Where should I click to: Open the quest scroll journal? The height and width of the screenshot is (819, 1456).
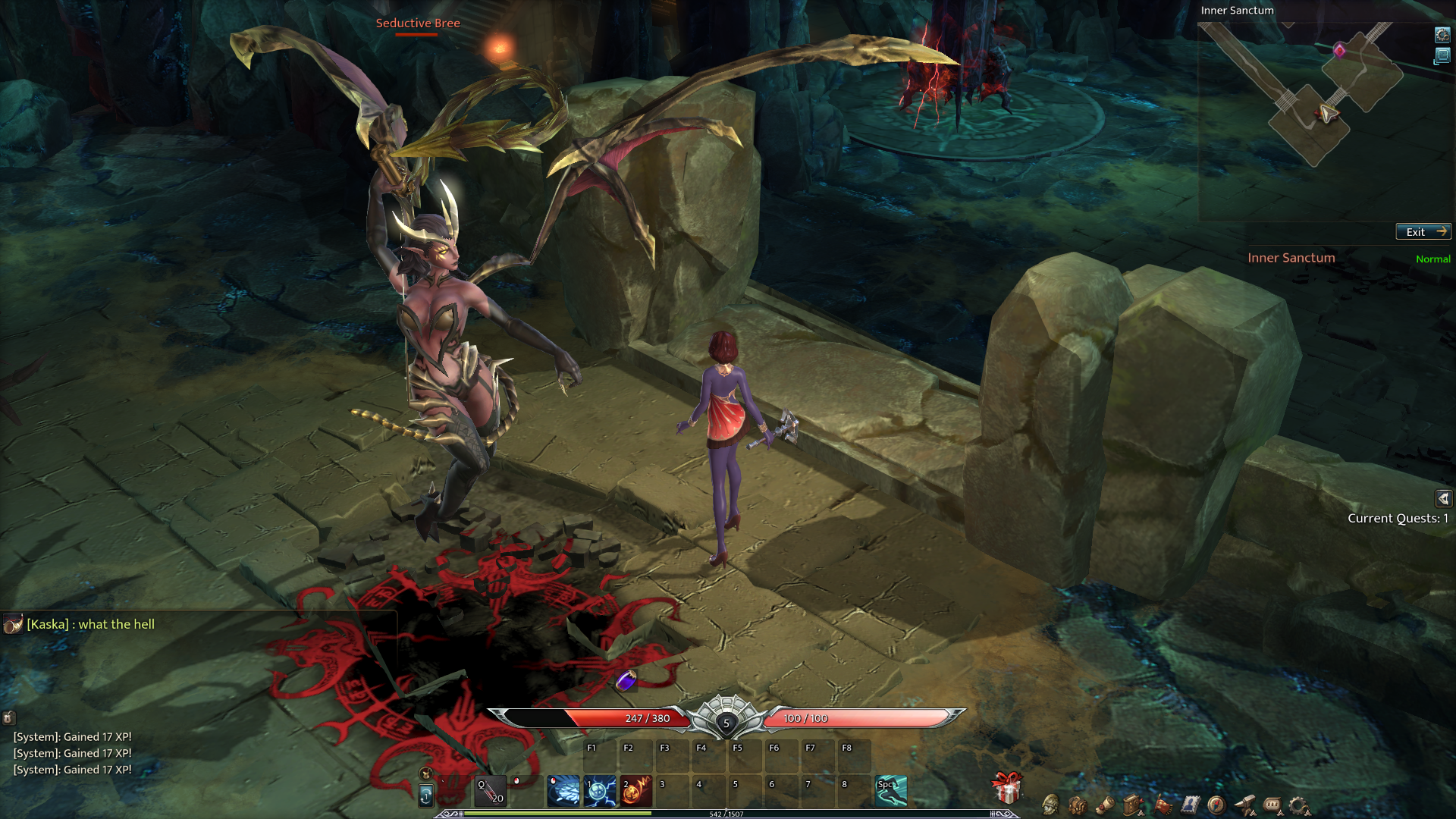coord(1106,805)
